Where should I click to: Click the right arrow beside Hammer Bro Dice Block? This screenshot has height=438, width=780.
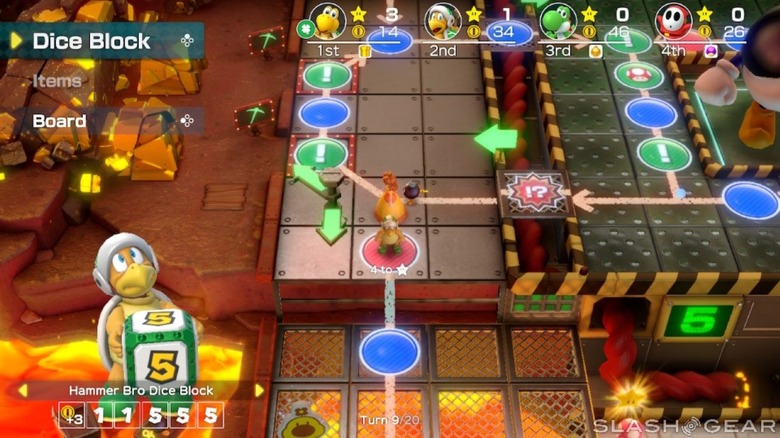click(x=260, y=390)
